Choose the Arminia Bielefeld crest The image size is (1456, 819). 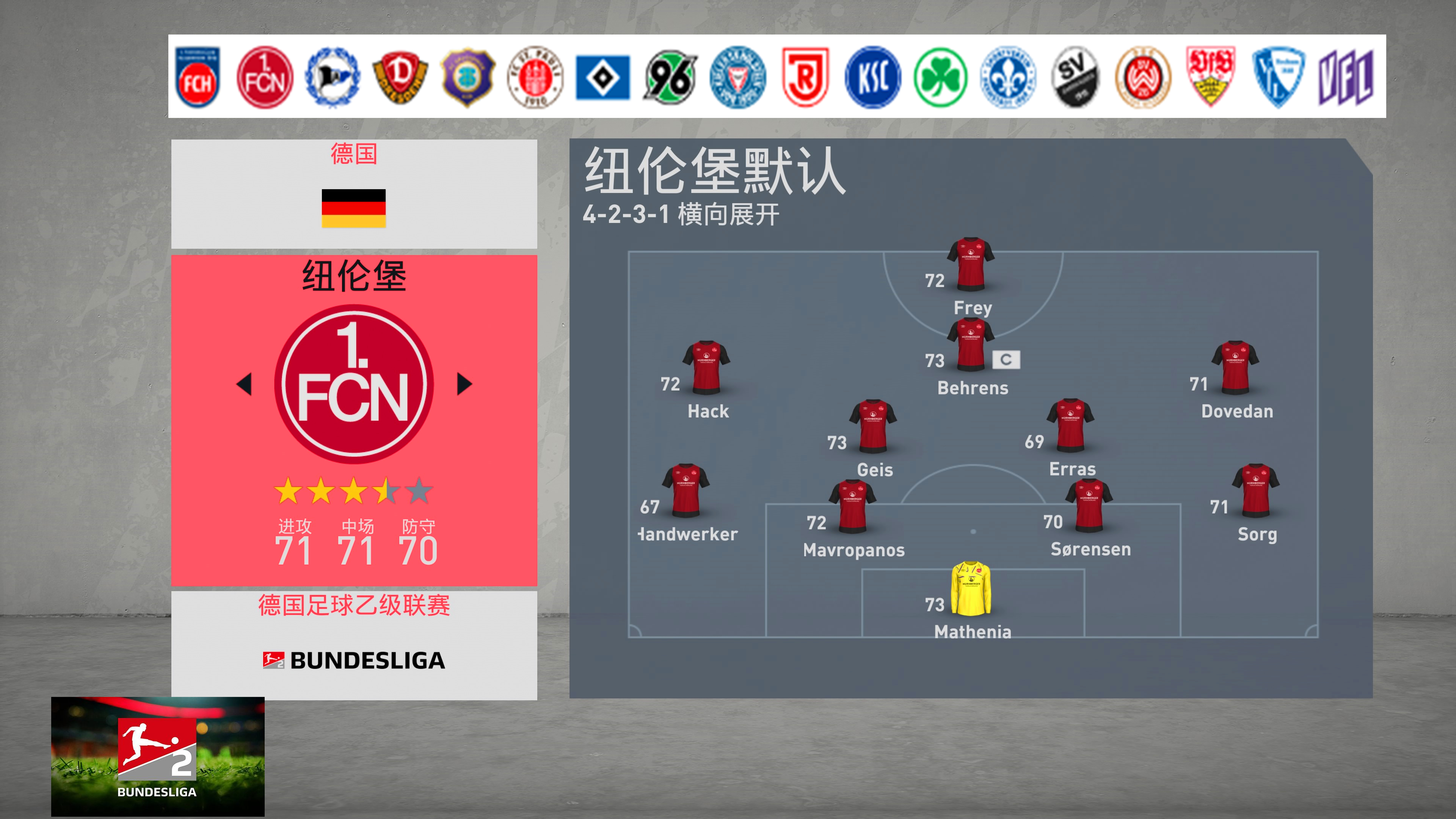[333, 77]
